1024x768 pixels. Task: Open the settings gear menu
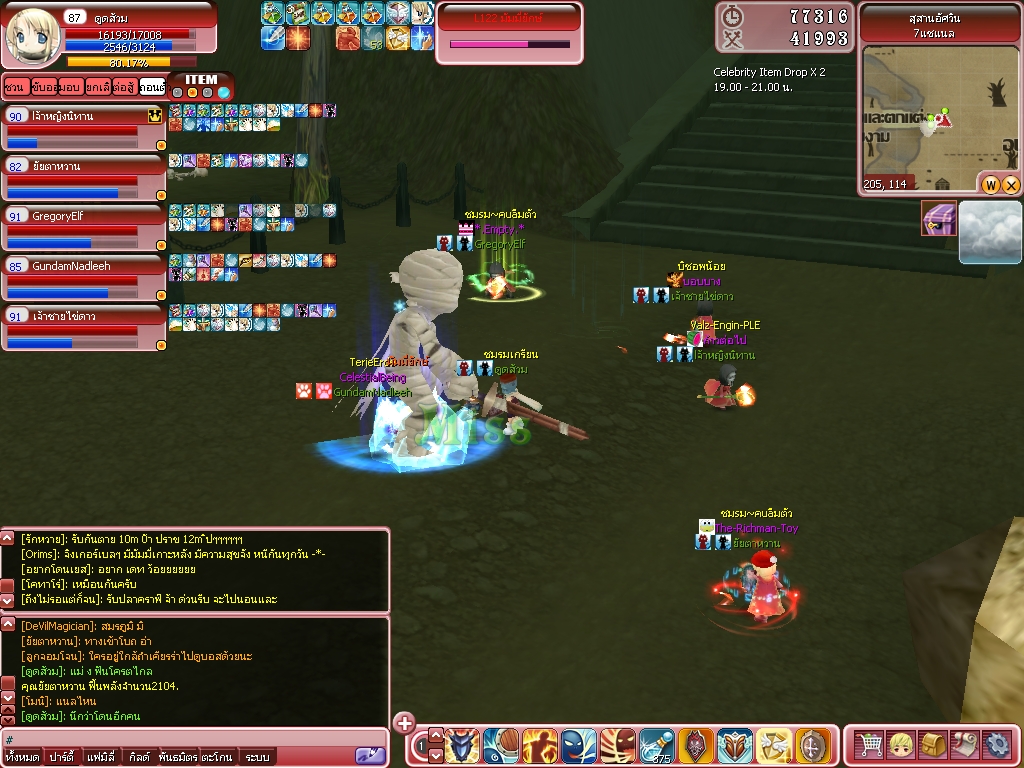(x=997, y=745)
